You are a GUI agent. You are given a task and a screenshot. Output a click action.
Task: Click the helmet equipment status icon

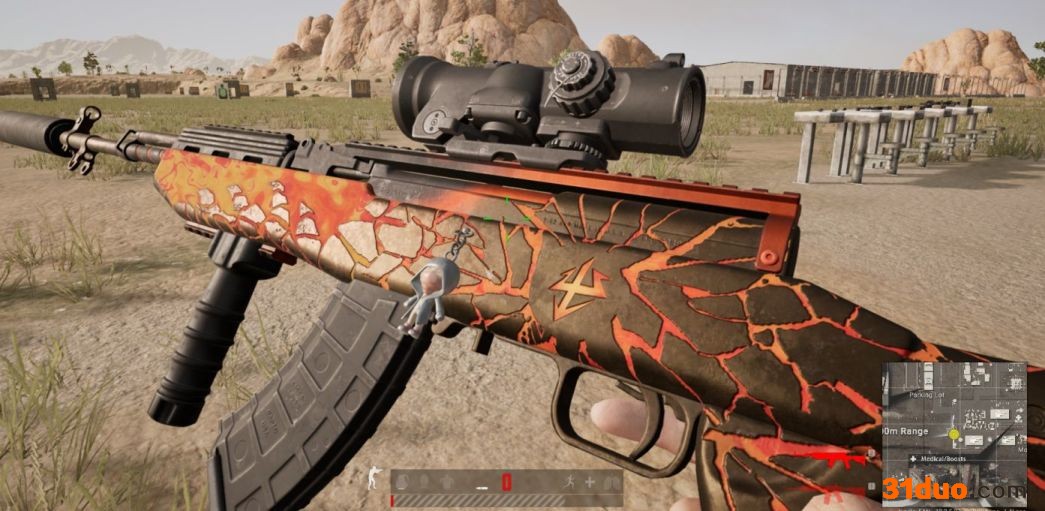coord(424,481)
